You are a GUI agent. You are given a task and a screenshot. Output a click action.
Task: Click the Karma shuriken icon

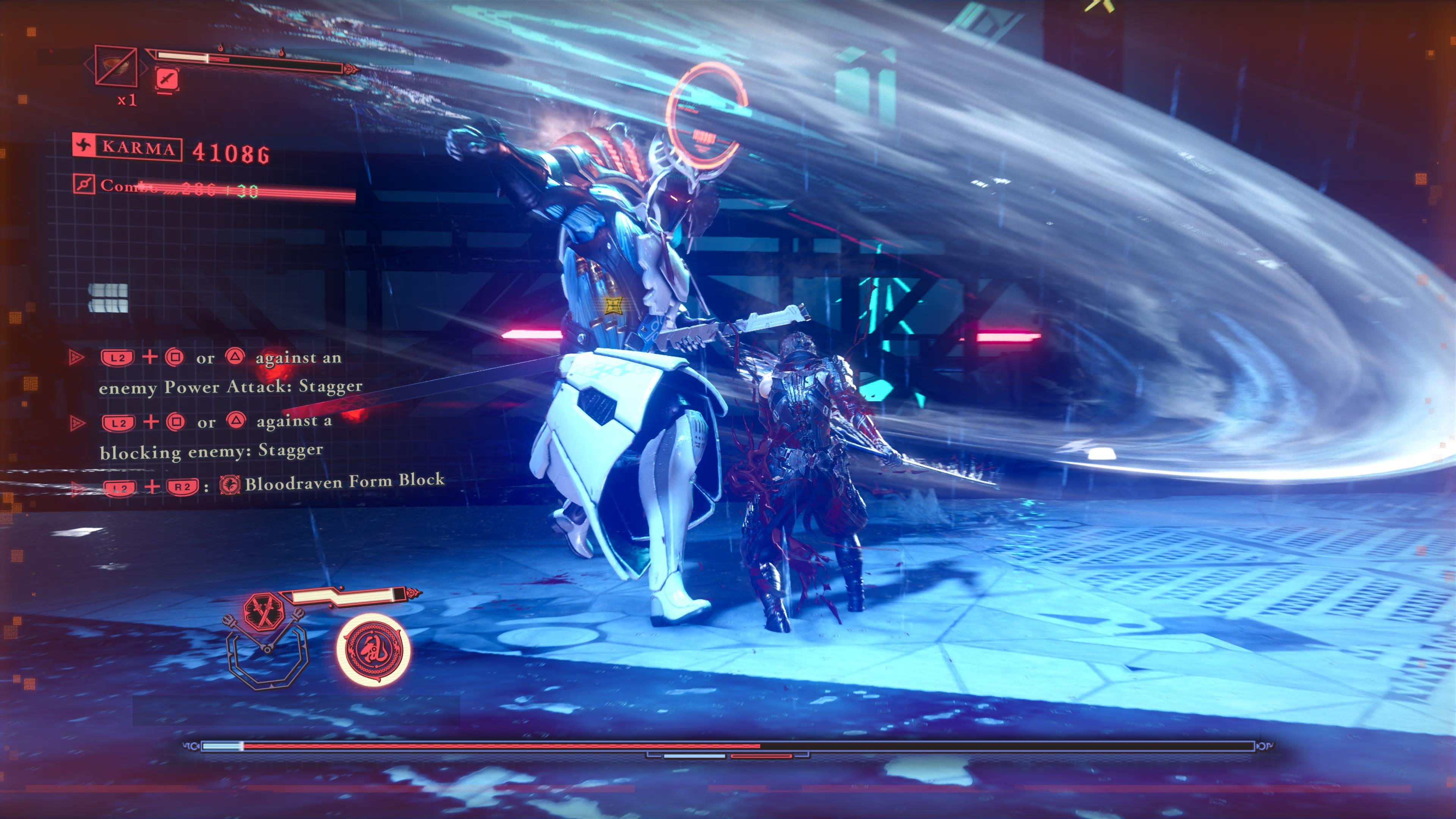click(84, 146)
